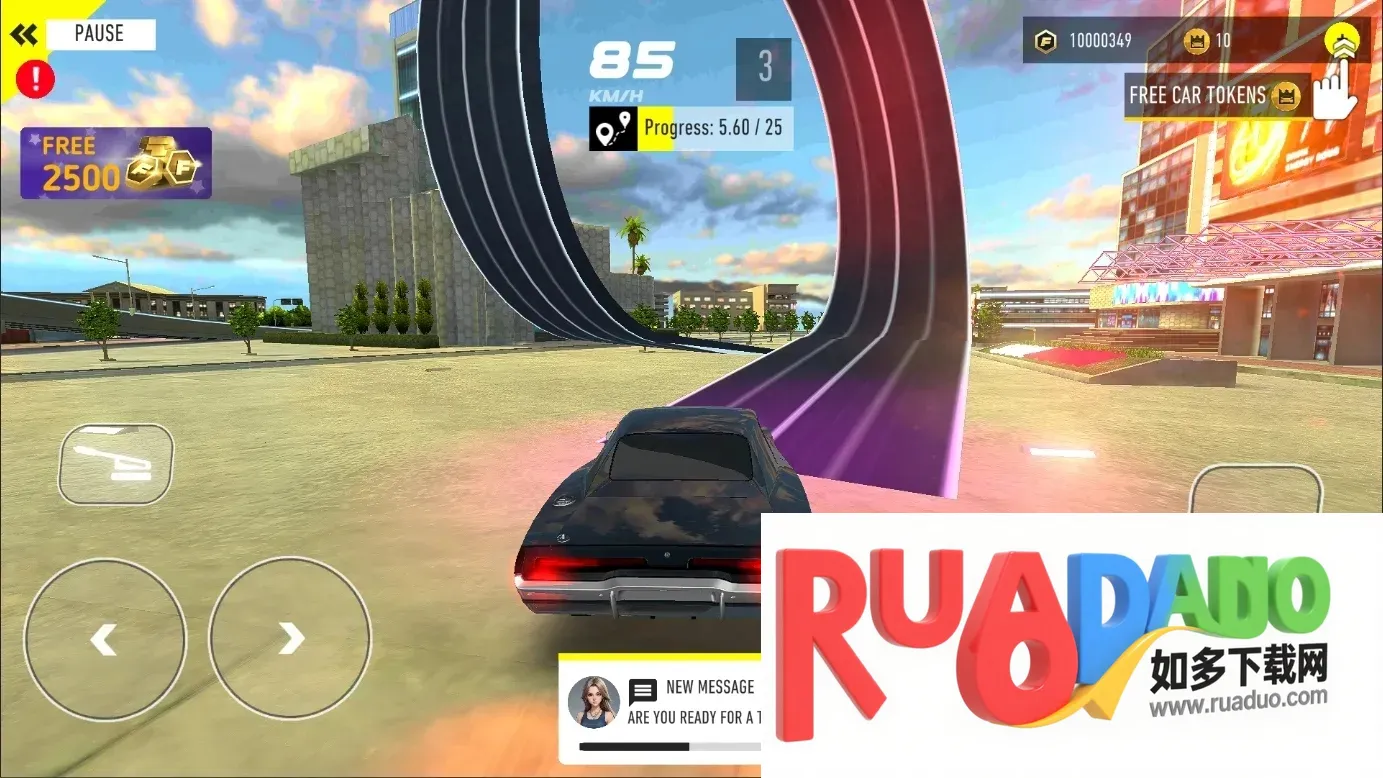
Task: Select the progress route marker icon
Action: [x=613, y=129]
